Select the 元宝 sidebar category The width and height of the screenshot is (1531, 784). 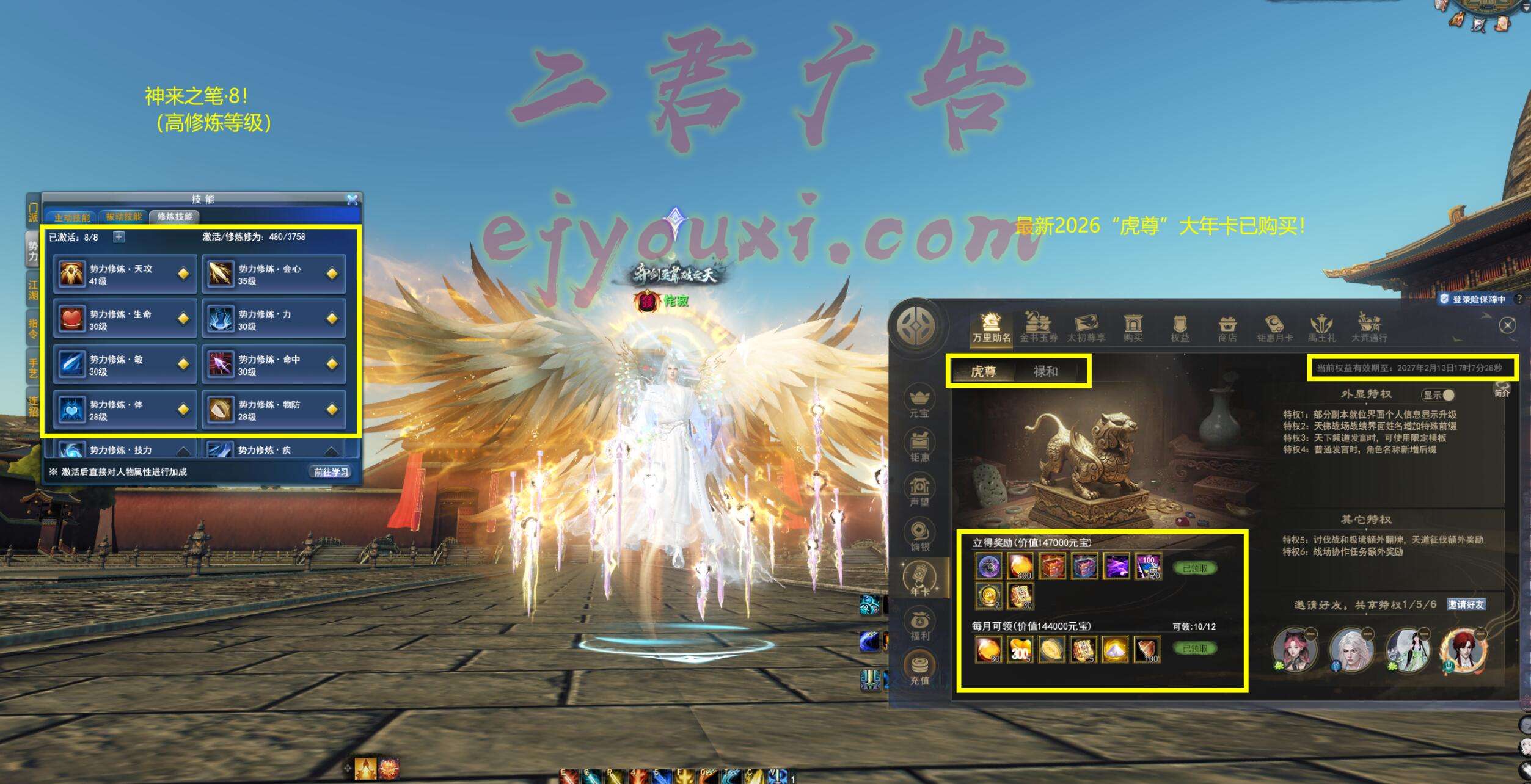919,401
